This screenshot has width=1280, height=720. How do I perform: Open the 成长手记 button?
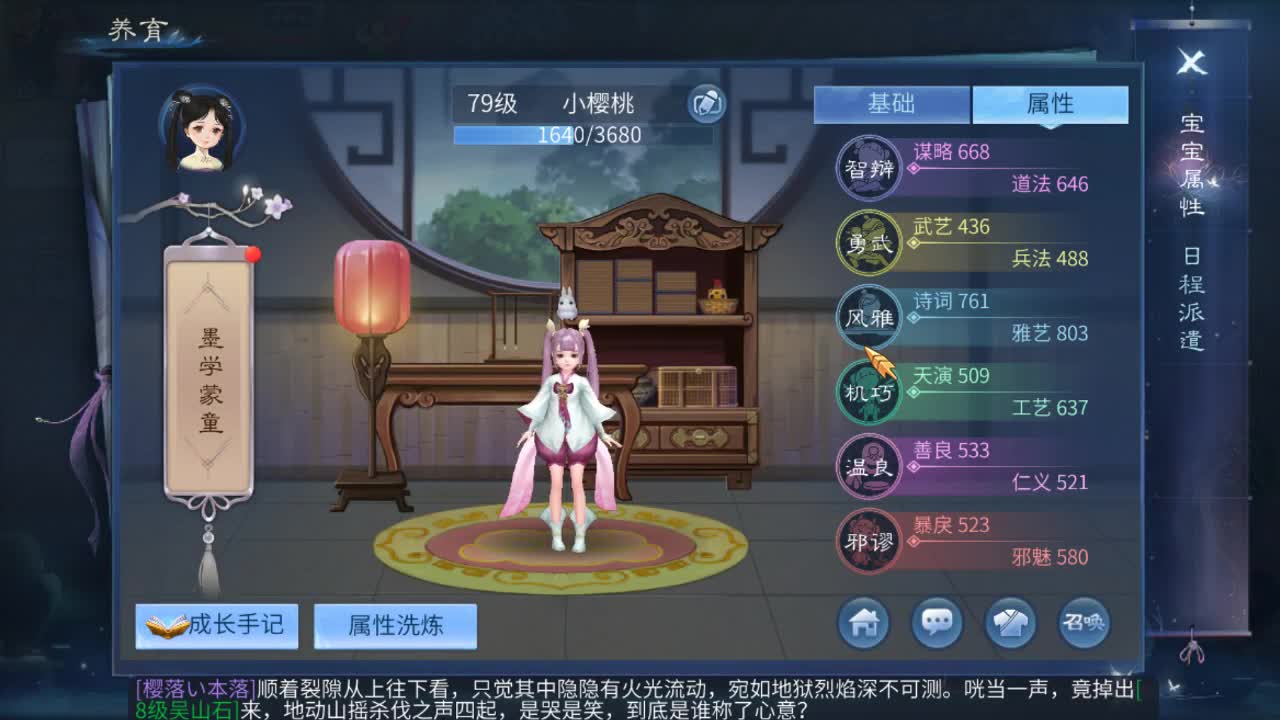click(217, 624)
